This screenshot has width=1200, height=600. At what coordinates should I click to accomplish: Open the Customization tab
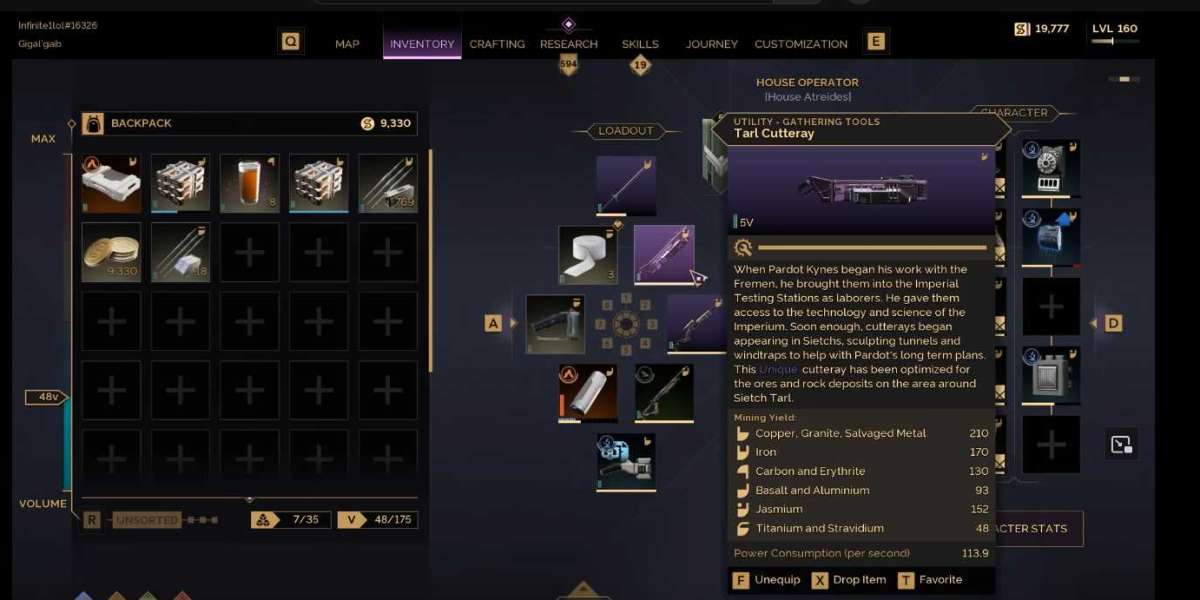(801, 44)
